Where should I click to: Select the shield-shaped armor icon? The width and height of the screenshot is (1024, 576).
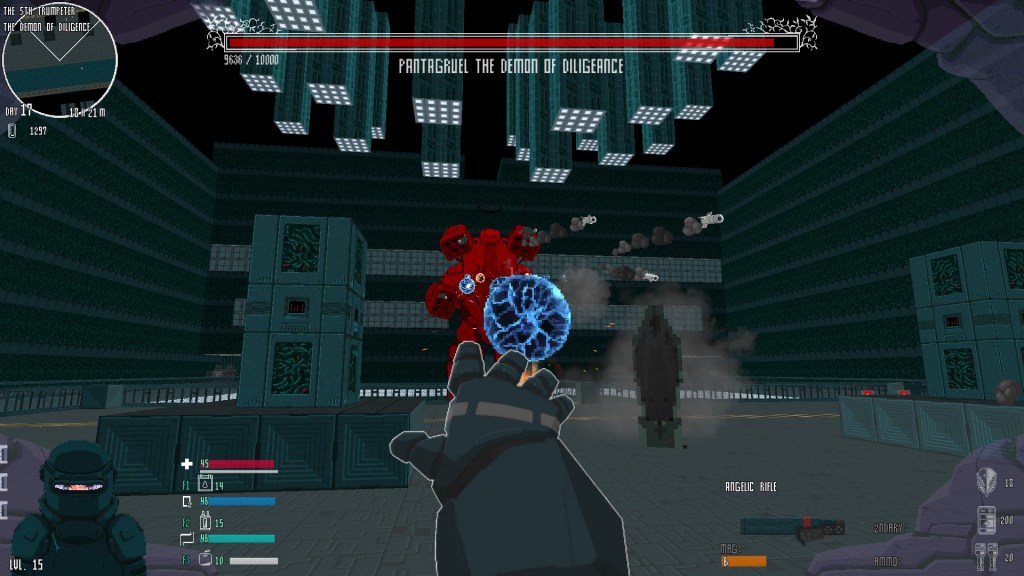click(x=985, y=482)
